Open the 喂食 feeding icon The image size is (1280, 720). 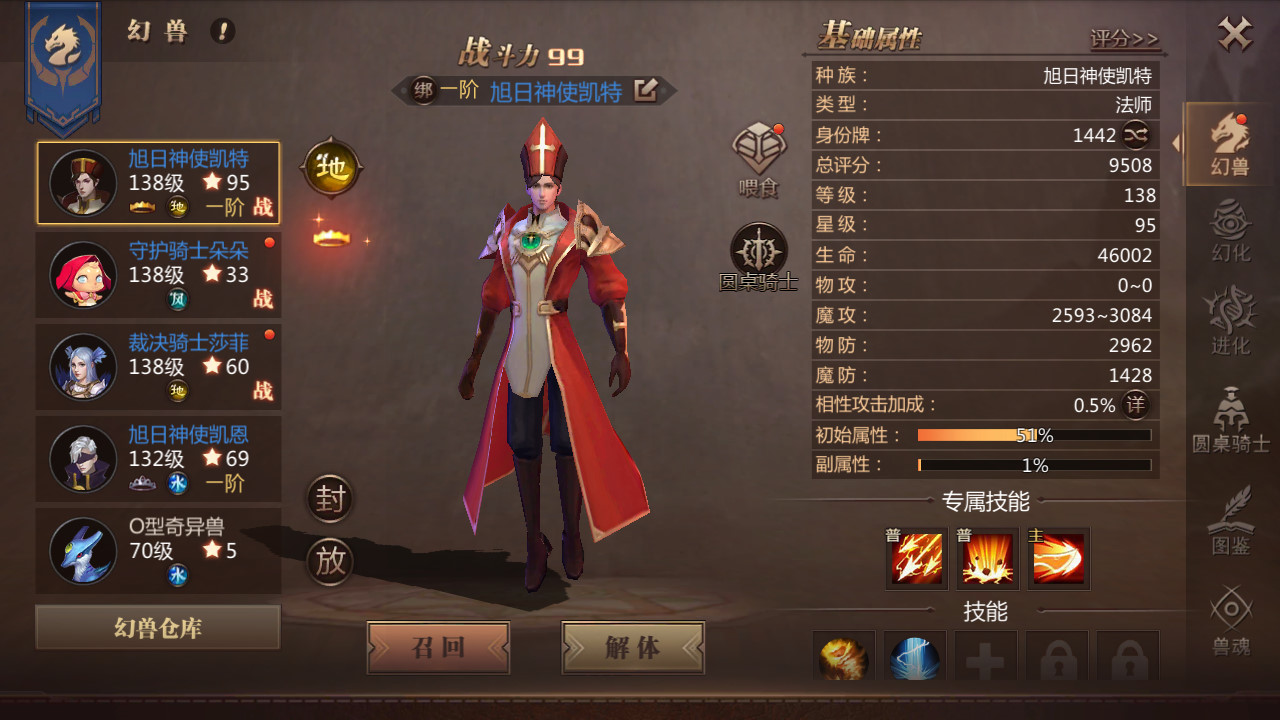(759, 159)
